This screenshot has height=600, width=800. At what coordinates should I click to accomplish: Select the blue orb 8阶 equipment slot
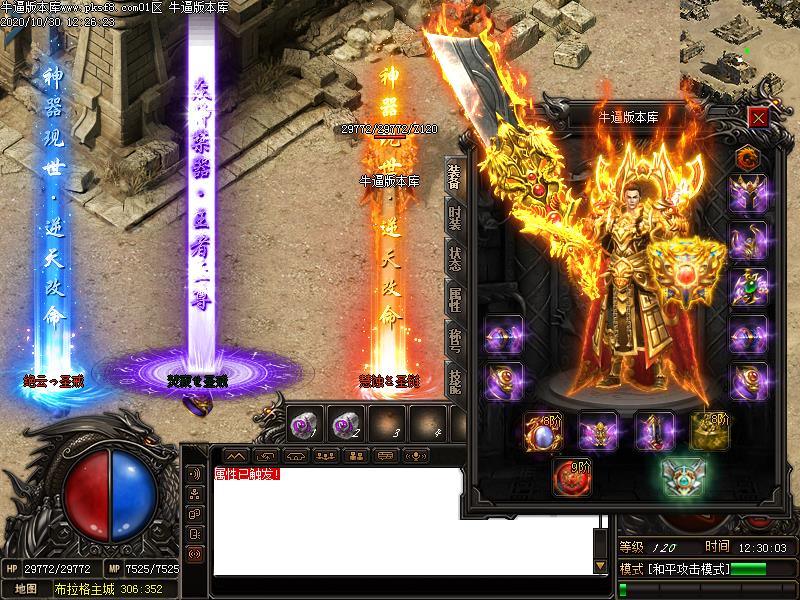point(544,432)
